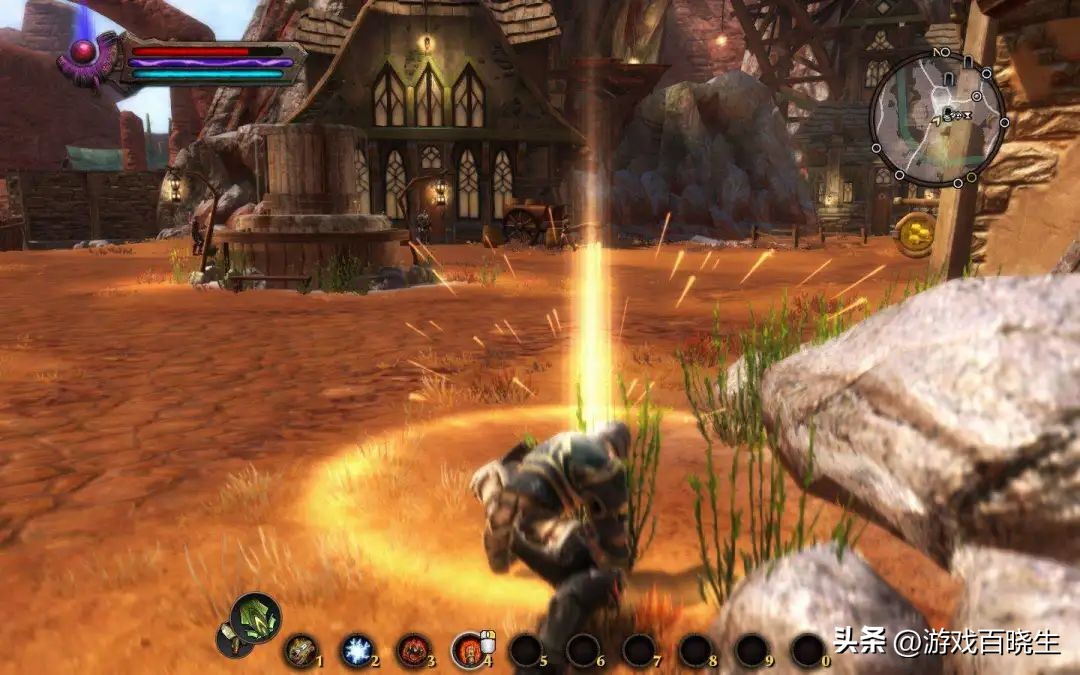Select the fiery ability in slot 4
Viewport: 1080px width, 675px height.
click(x=468, y=651)
